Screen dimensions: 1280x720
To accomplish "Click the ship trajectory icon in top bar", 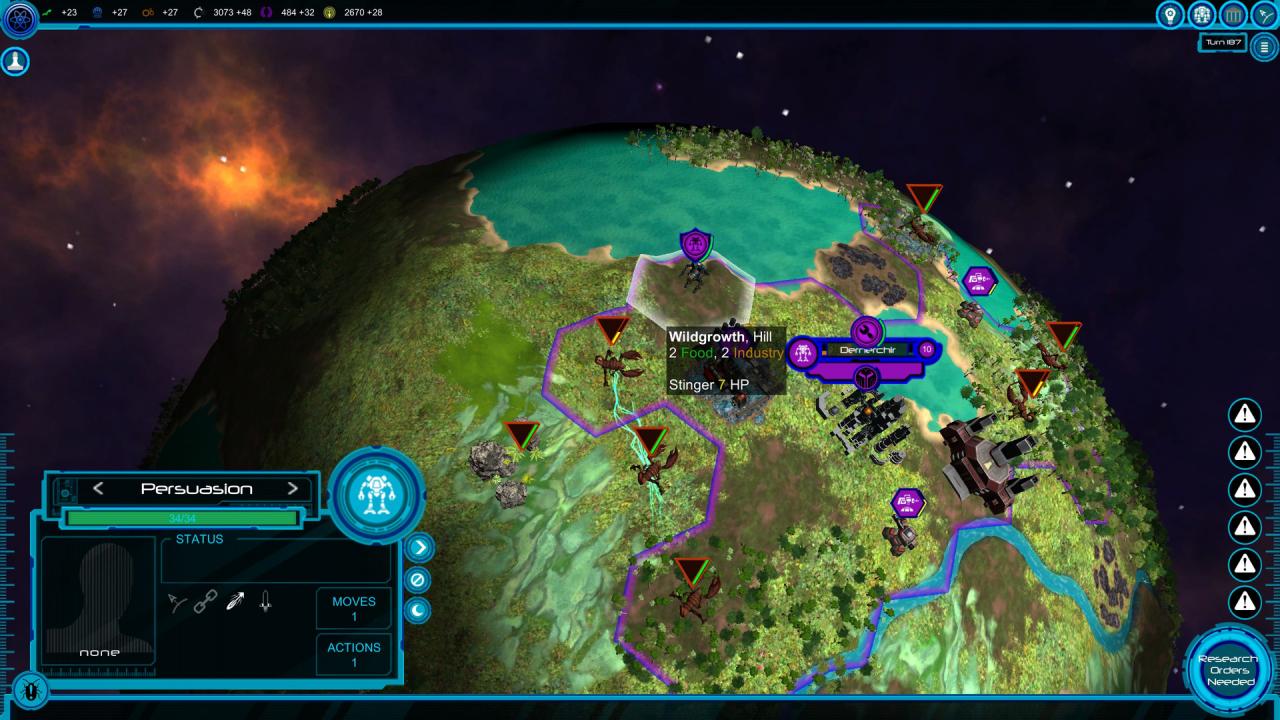I will click(x=1265, y=15).
